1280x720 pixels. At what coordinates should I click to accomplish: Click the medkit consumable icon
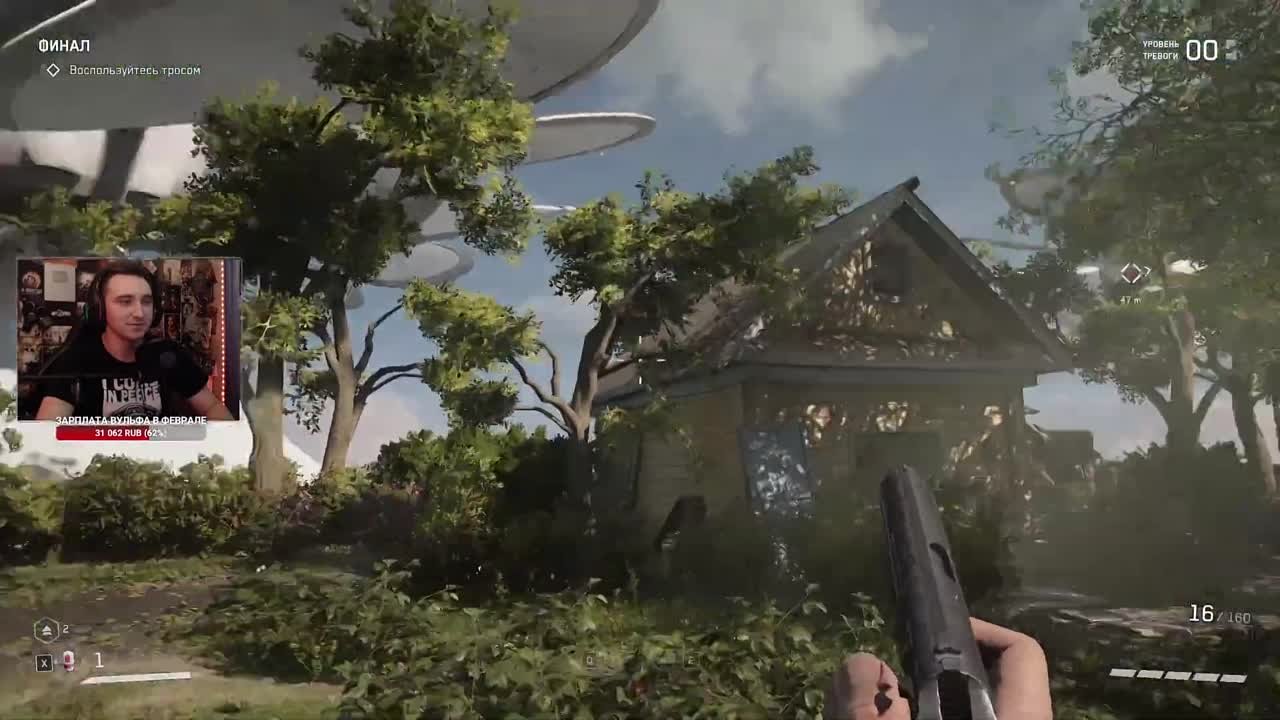(x=68, y=661)
